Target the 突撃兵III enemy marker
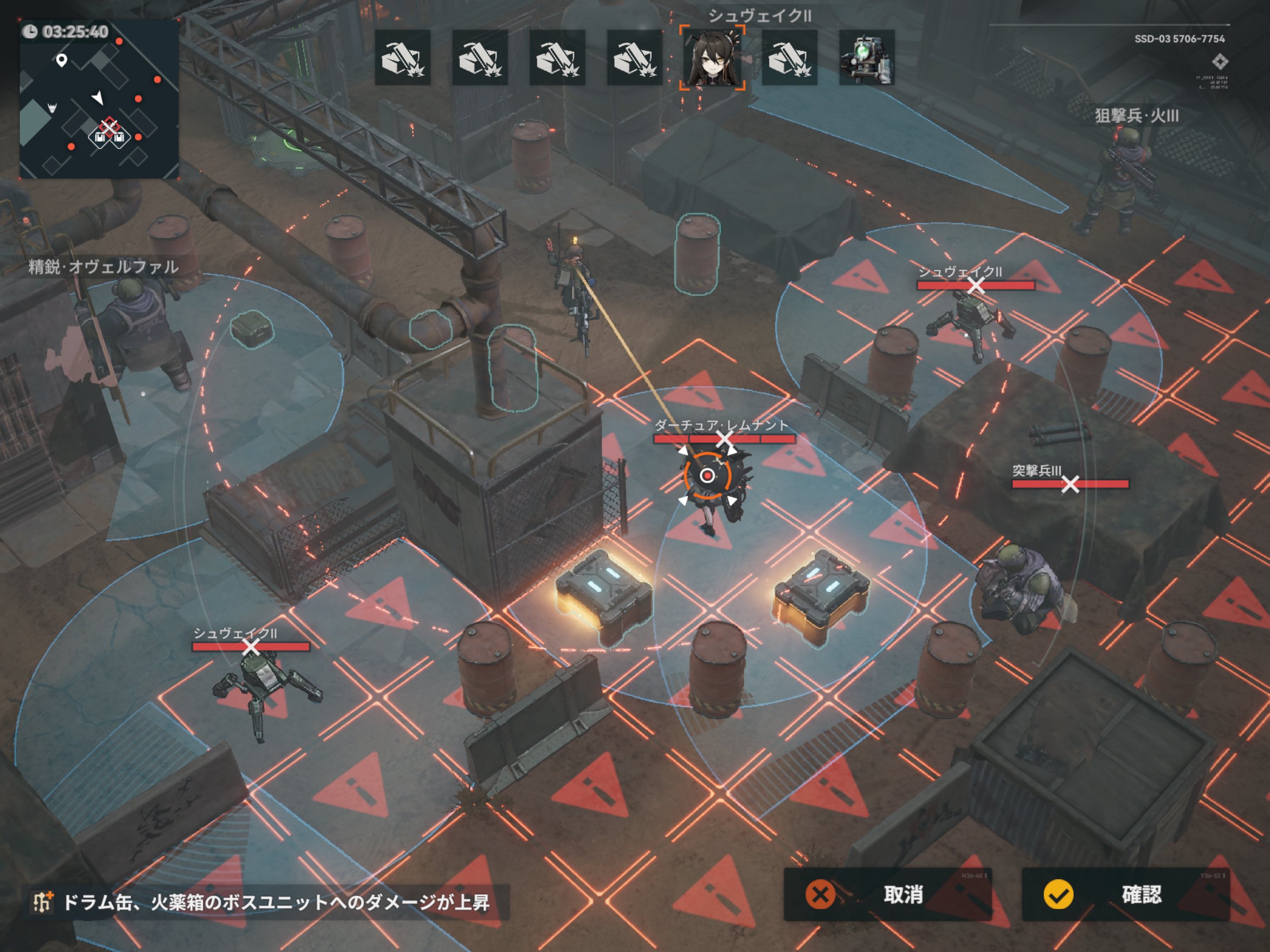Screen dimensions: 1270x952 (1070, 484)
